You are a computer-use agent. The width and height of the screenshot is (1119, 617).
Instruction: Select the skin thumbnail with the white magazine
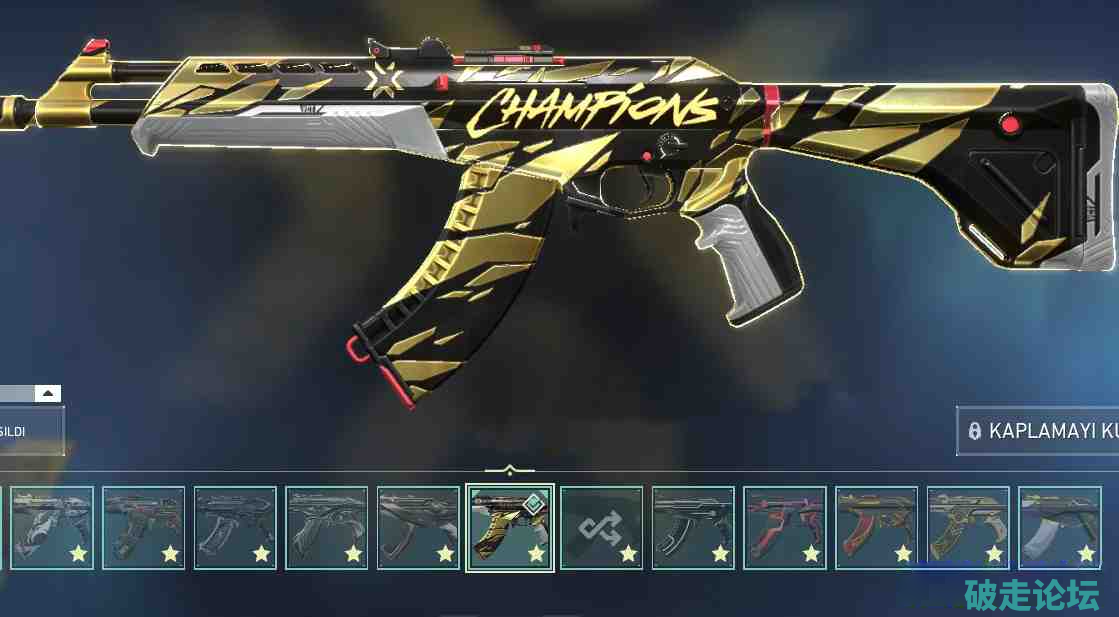click(x=1059, y=528)
